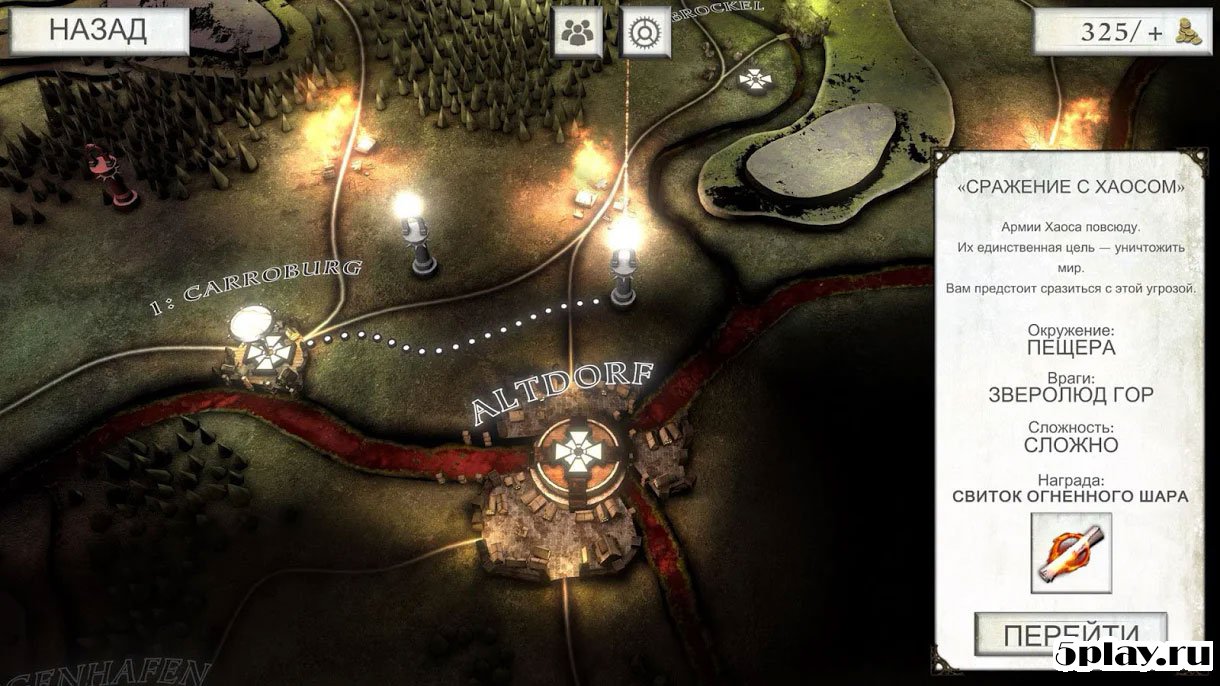Select the Altdorf city marker
Screen dimensions: 1220x686
578,453
